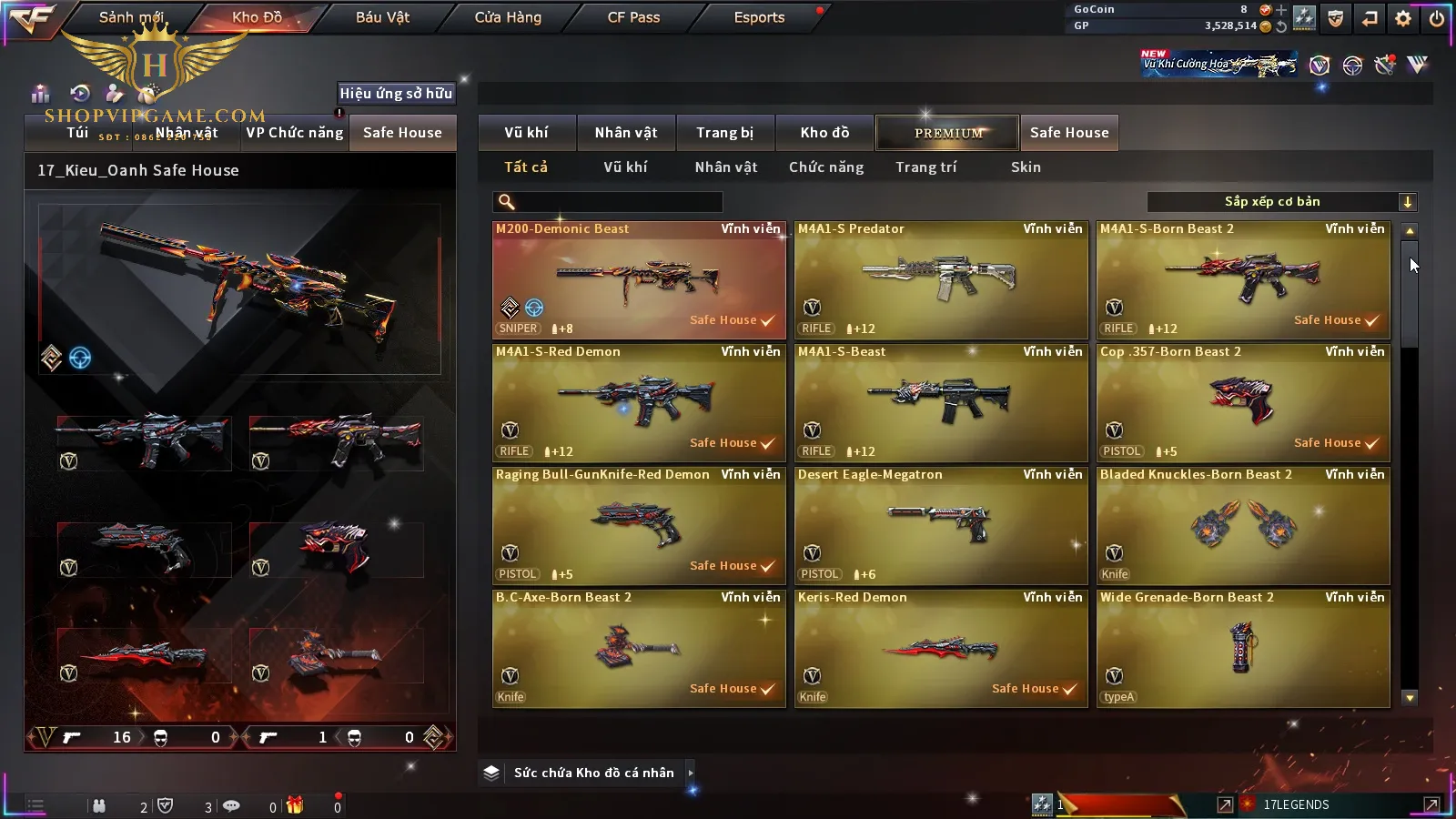Open the Trang bị tab

(x=724, y=133)
